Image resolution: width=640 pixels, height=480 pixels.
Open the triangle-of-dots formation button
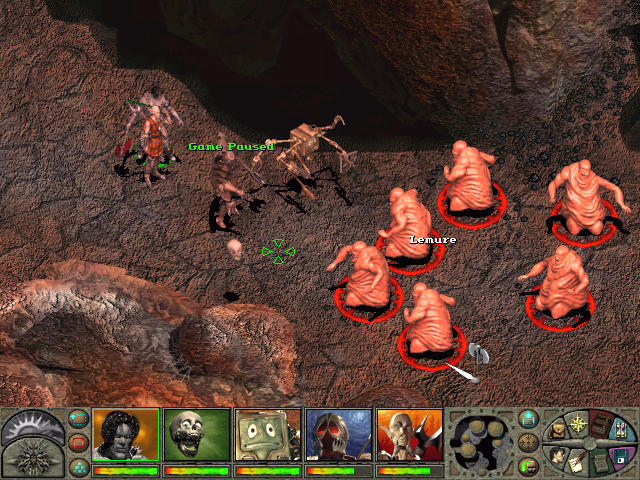78,465
